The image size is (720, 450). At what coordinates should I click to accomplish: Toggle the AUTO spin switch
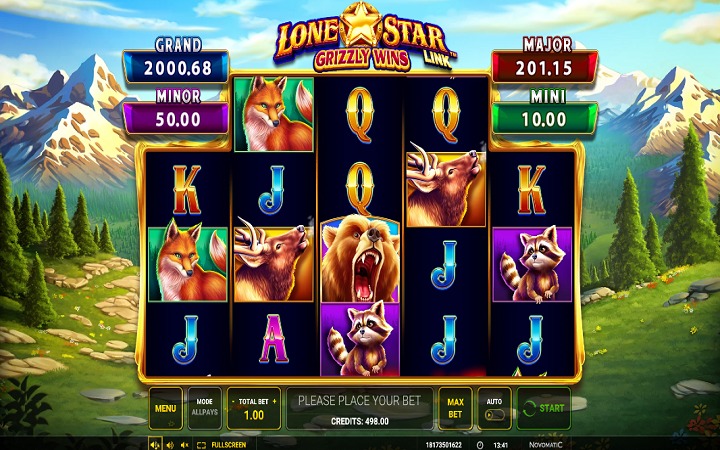[493, 408]
